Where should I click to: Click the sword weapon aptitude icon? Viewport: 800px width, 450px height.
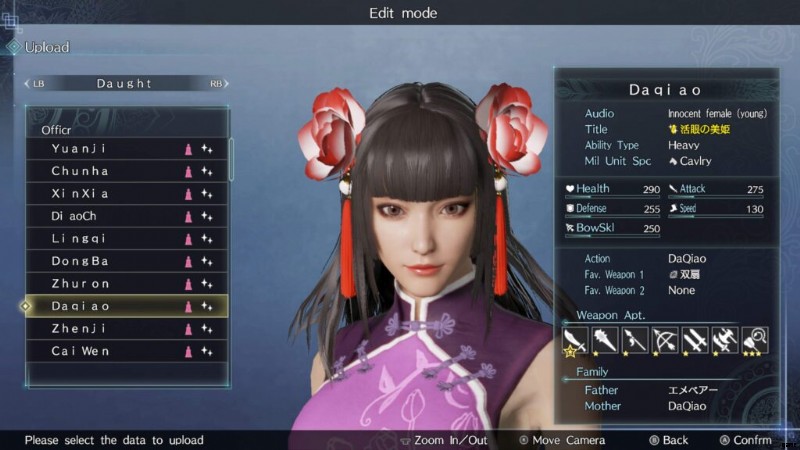pyautogui.click(x=575, y=340)
